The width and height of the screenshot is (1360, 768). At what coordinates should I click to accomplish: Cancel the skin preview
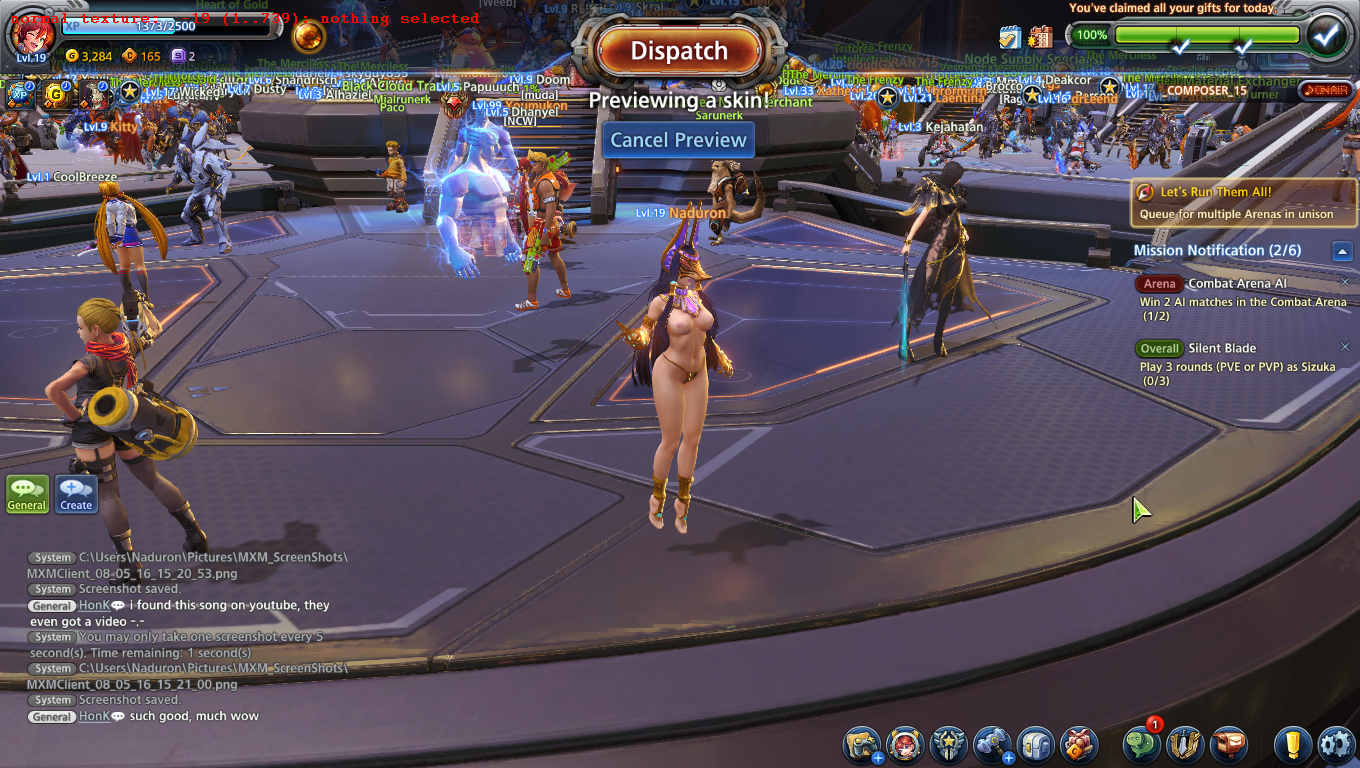679,140
